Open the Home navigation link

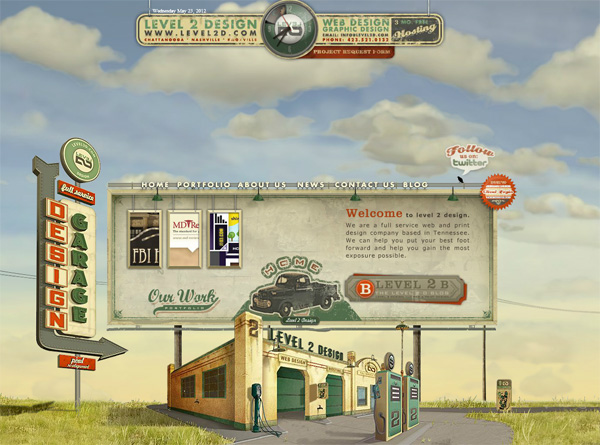(x=156, y=185)
